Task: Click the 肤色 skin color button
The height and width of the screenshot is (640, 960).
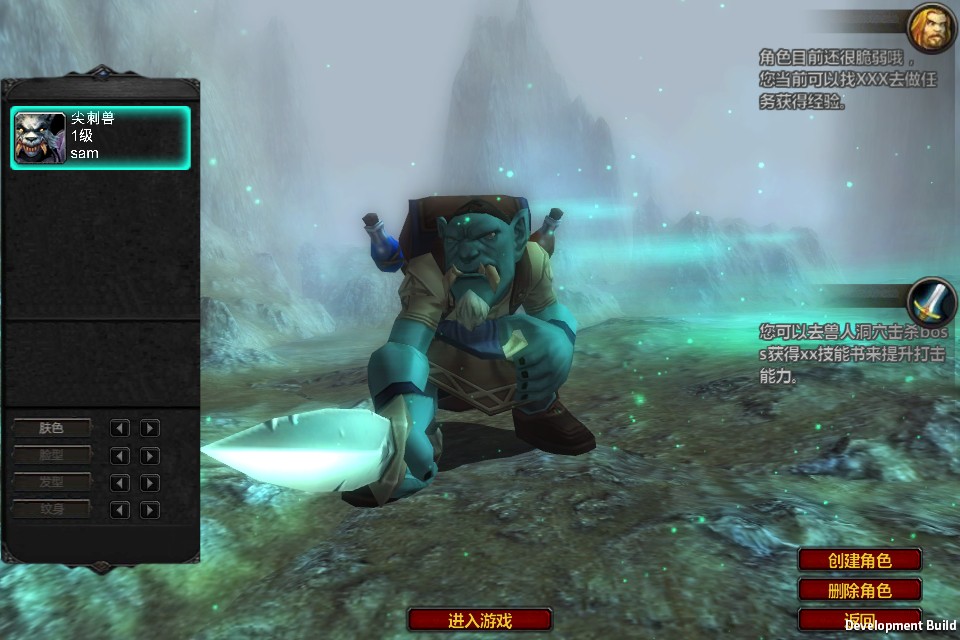Action: pyautogui.click(x=51, y=428)
